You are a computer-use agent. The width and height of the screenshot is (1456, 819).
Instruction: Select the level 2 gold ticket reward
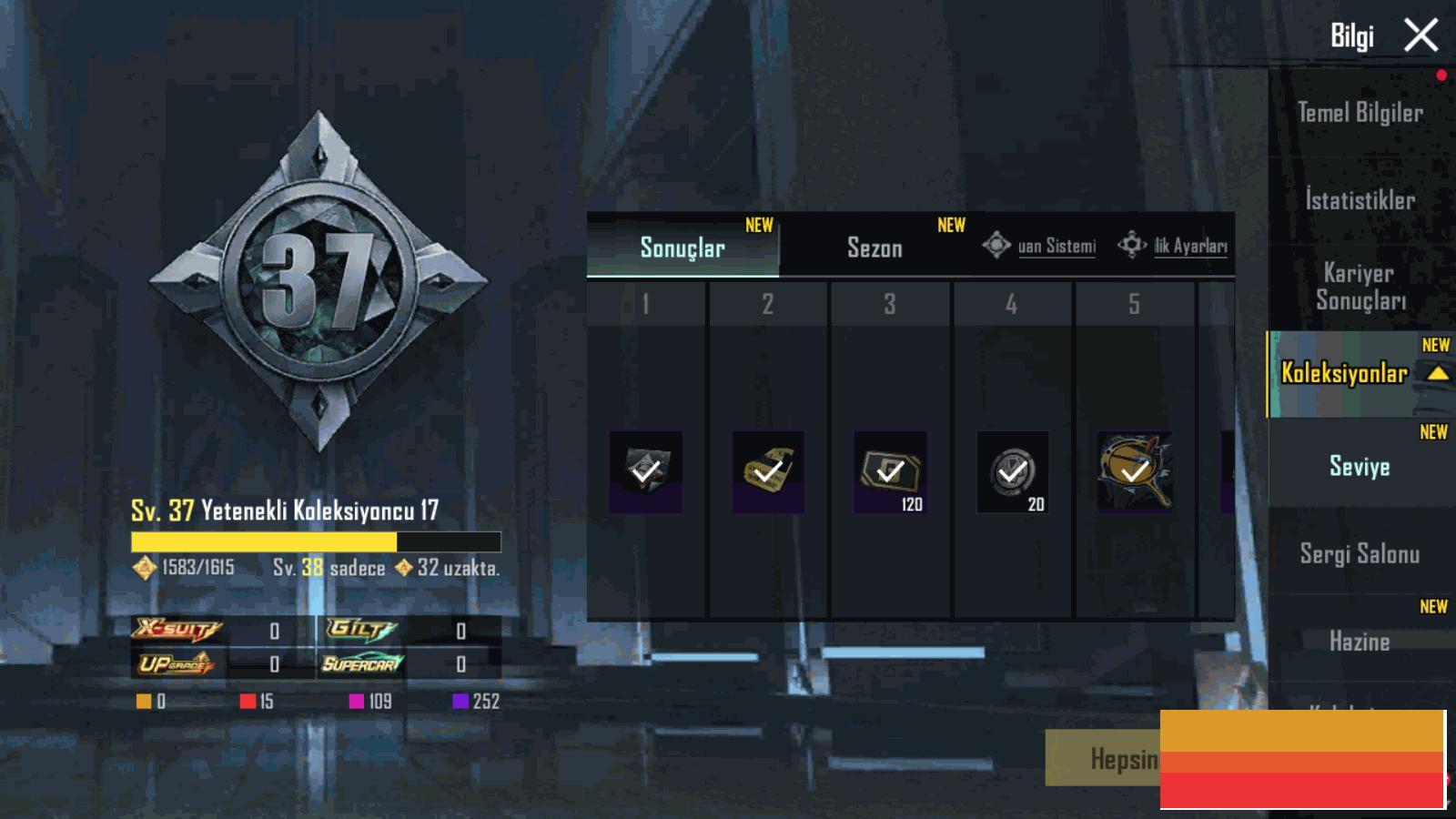click(768, 471)
